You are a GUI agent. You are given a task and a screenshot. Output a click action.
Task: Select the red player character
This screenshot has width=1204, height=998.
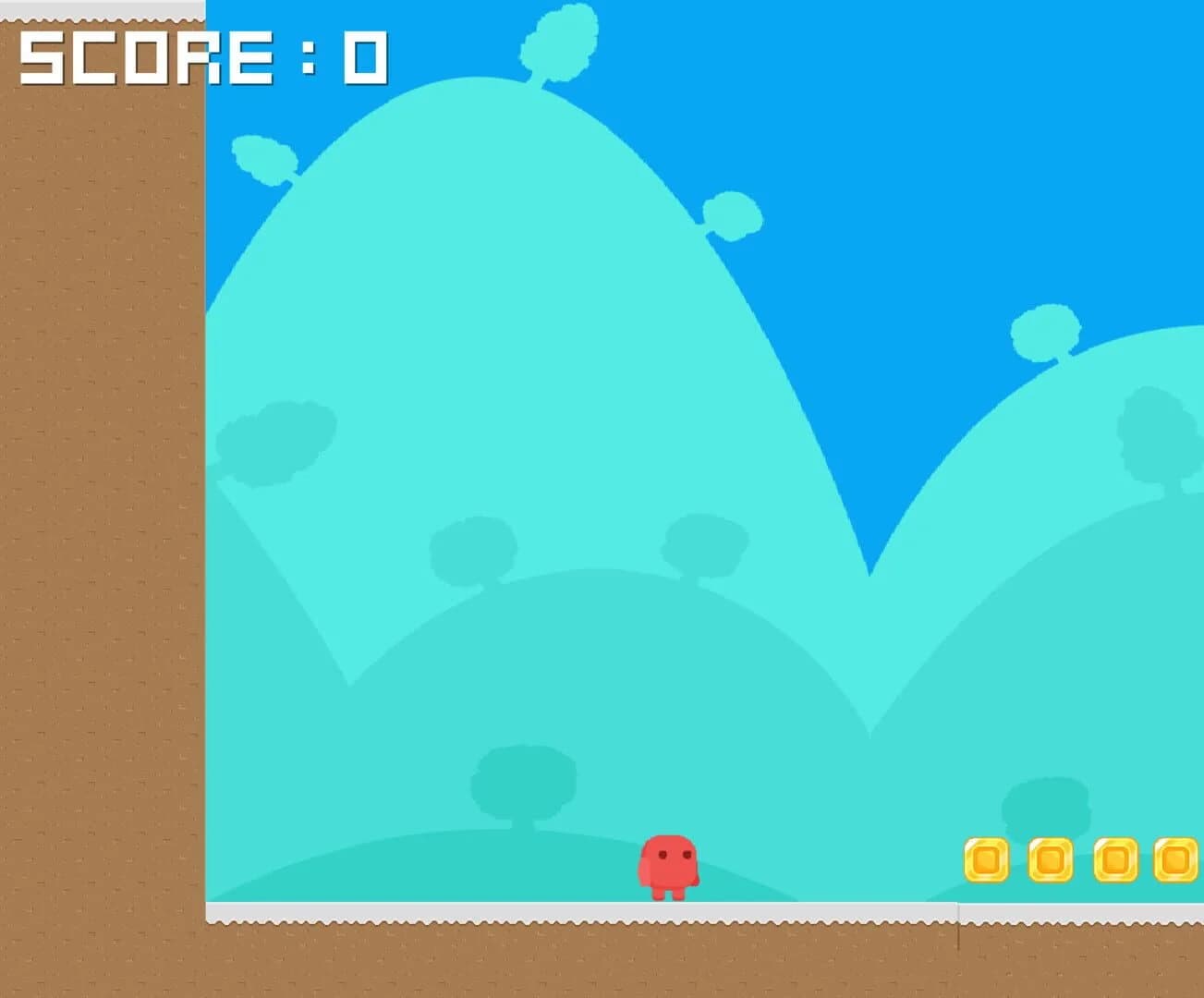[670, 864]
